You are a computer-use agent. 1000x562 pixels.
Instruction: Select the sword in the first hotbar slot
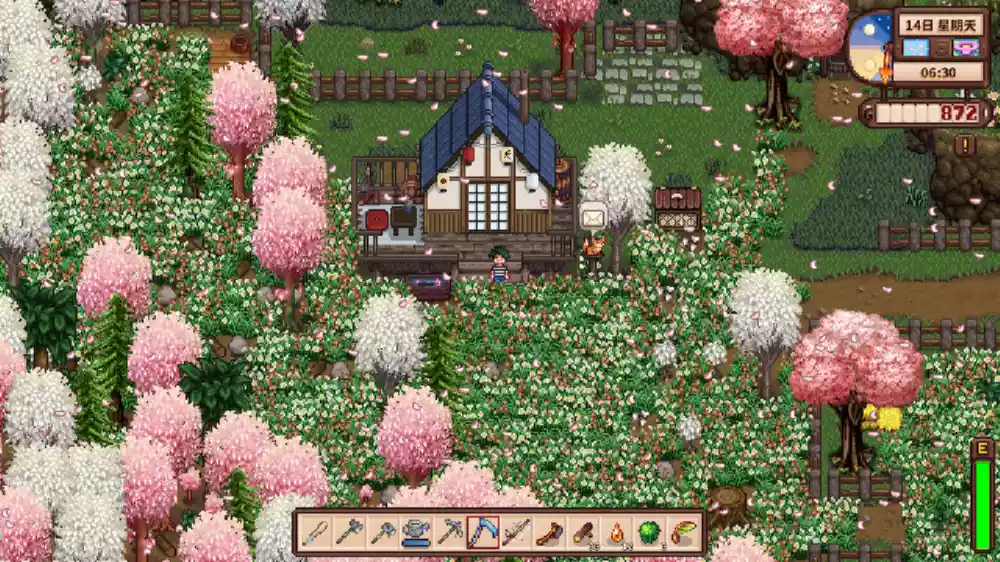[x=317, y=532]
